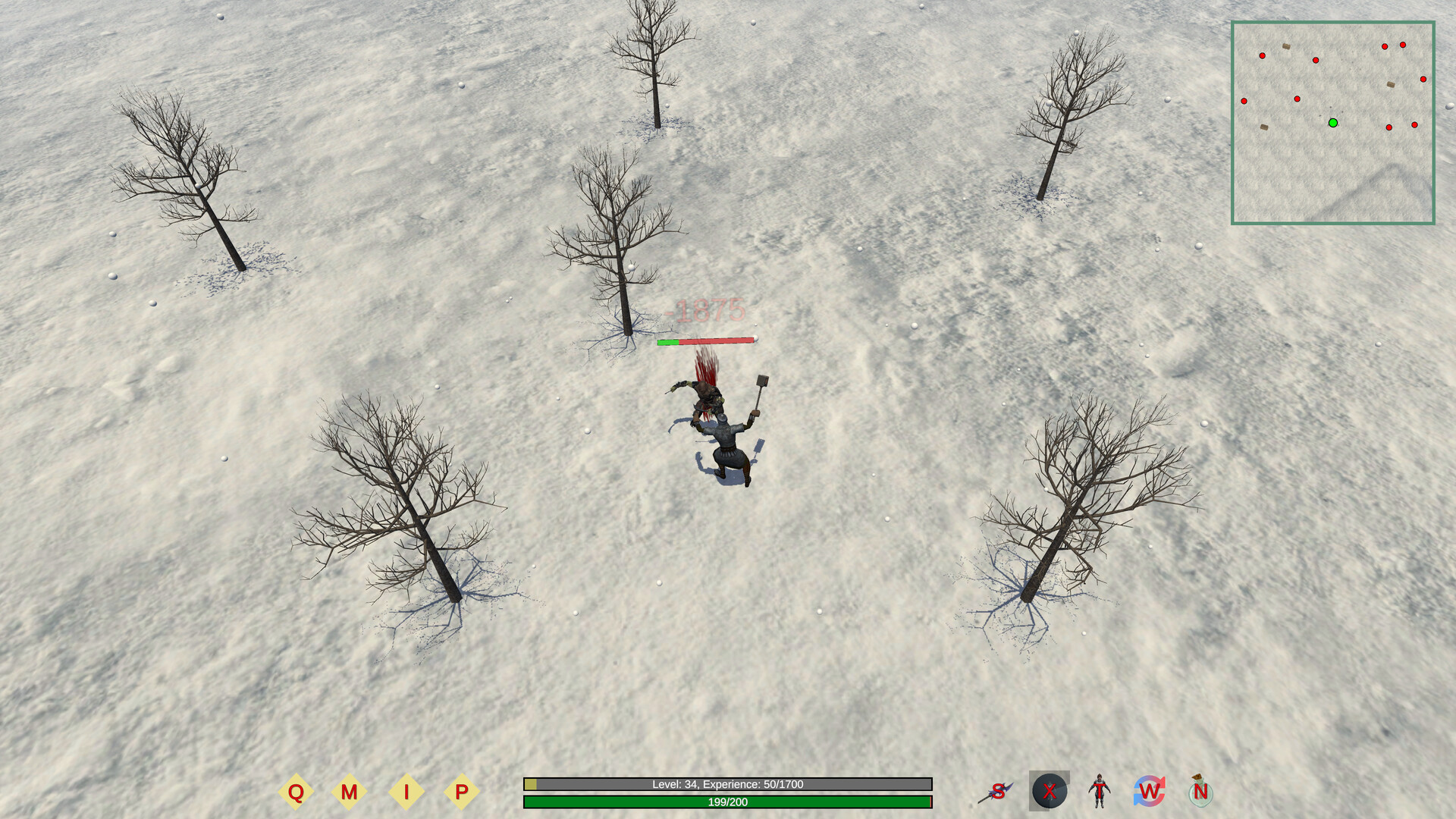Use the N potion bottle icon
The width and height of the screenshot is (1456, 819).
pyautogui.click(x=1200, y=792)
